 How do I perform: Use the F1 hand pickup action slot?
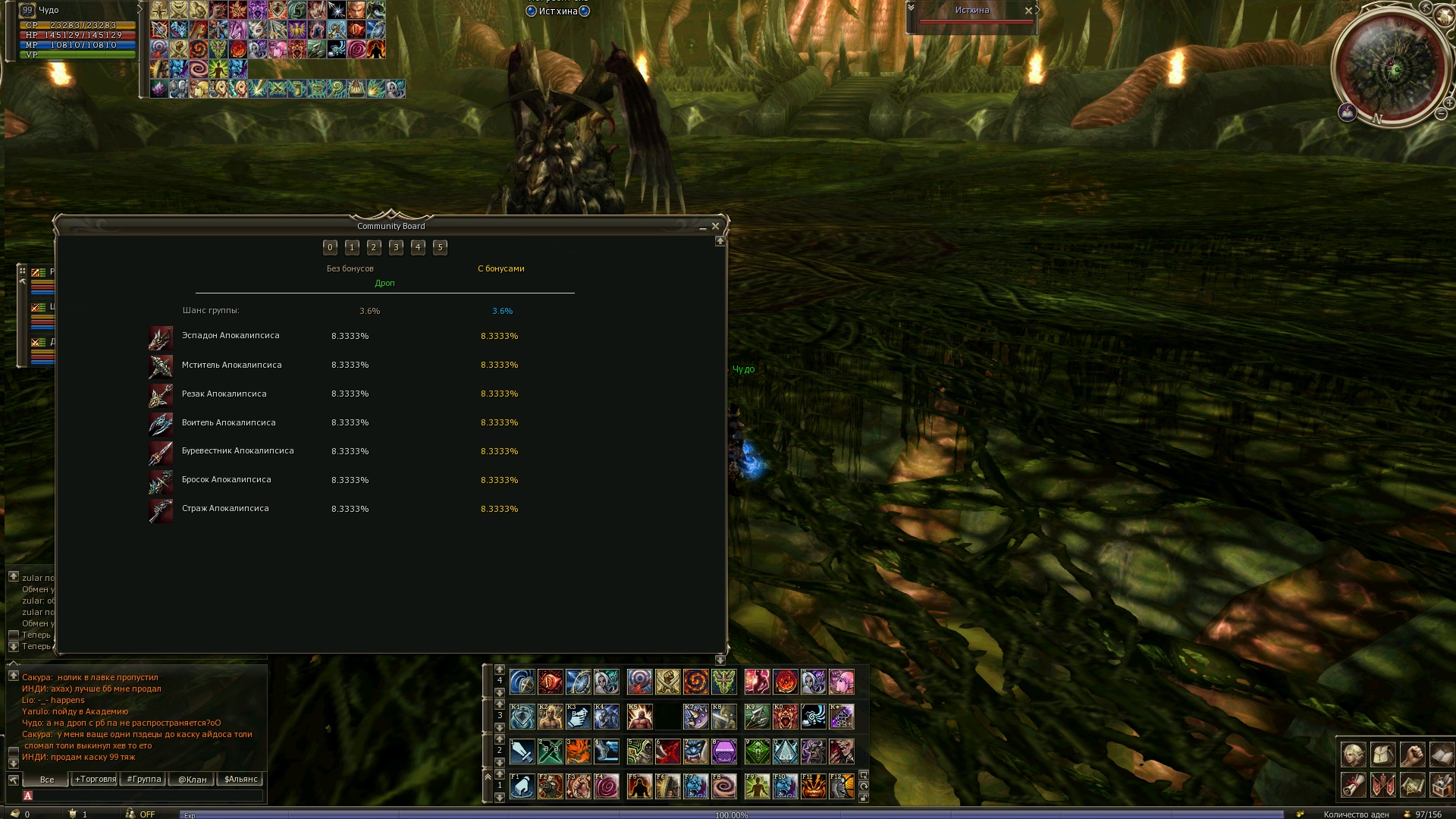pyautogui.click(x=522, y=786)
